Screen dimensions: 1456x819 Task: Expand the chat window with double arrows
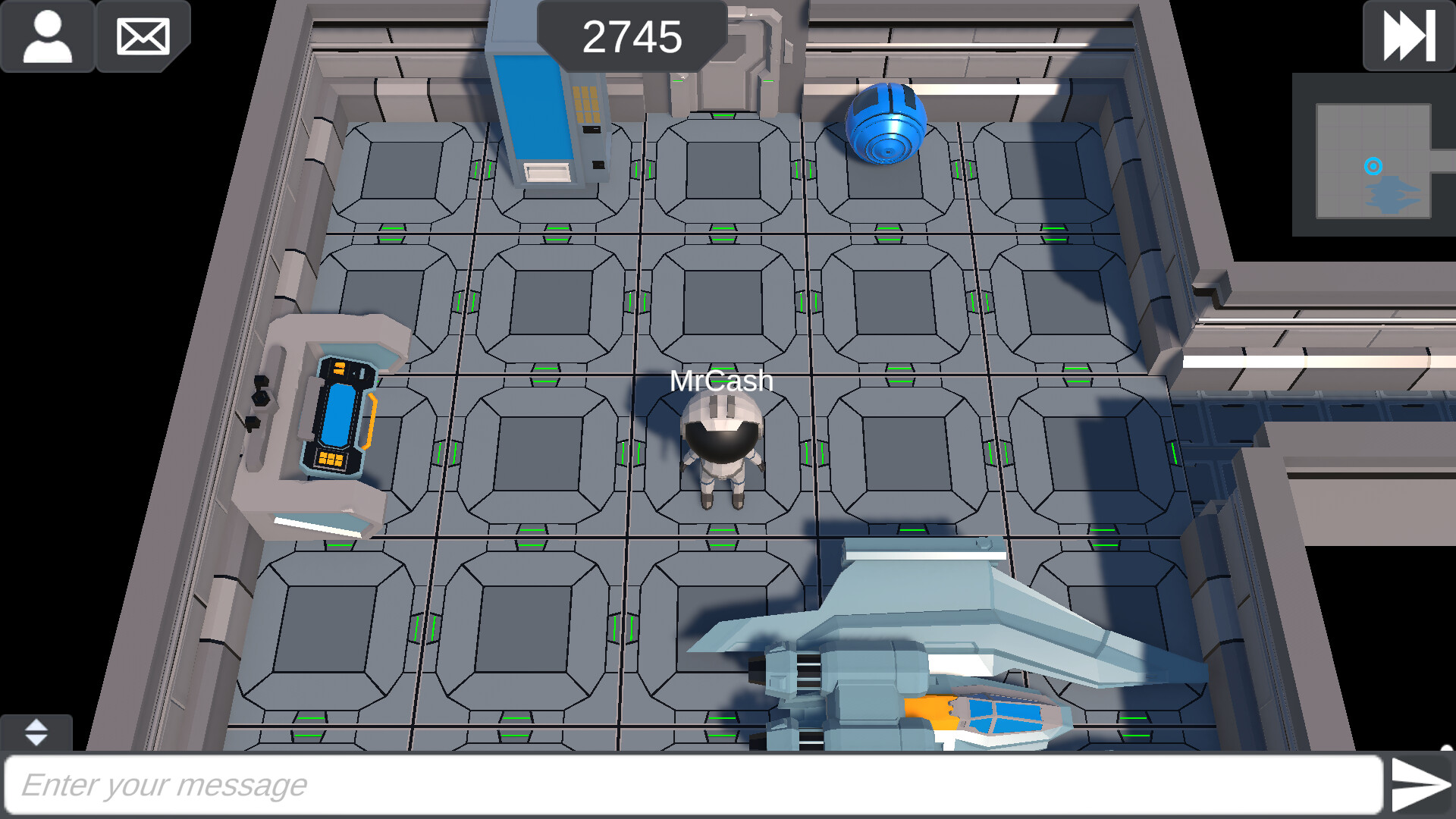[x=36, y=733]
